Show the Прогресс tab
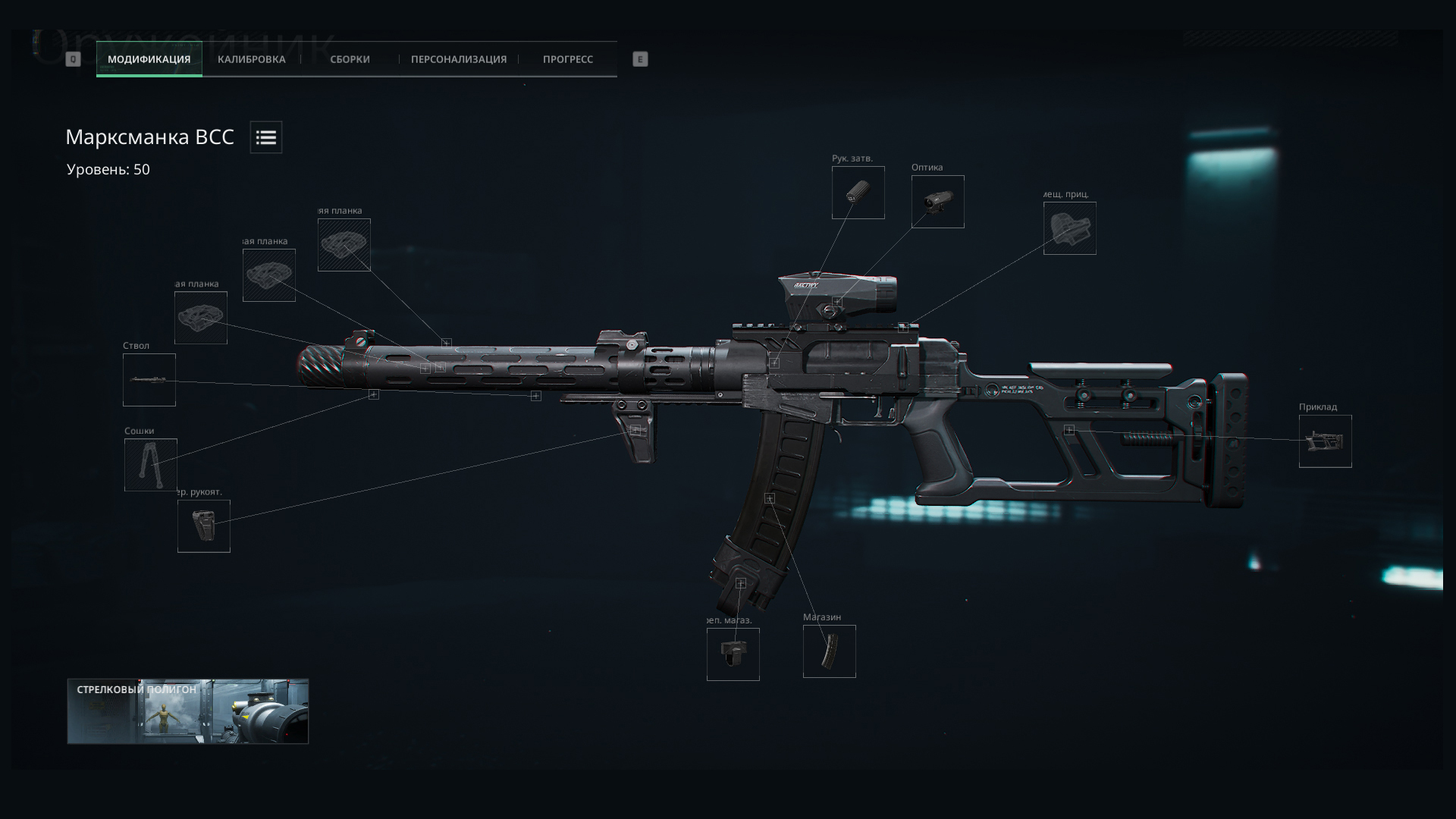Screen dimensions: 1456x819 567,59
